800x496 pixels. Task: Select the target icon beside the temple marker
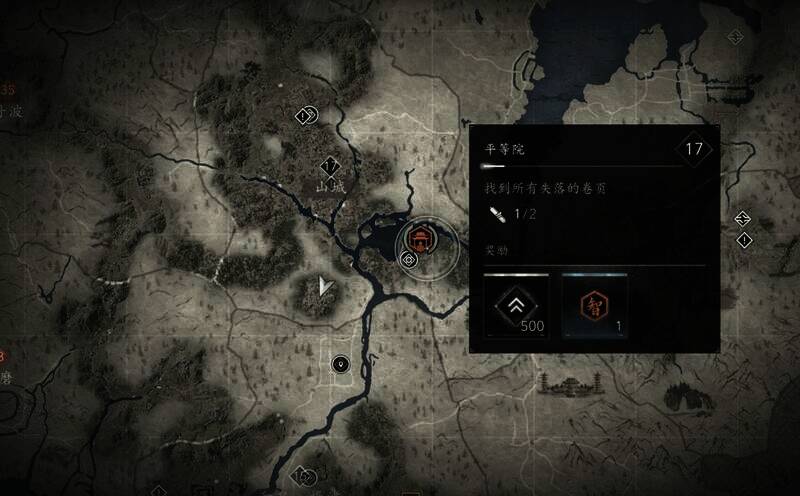point(408,260)
